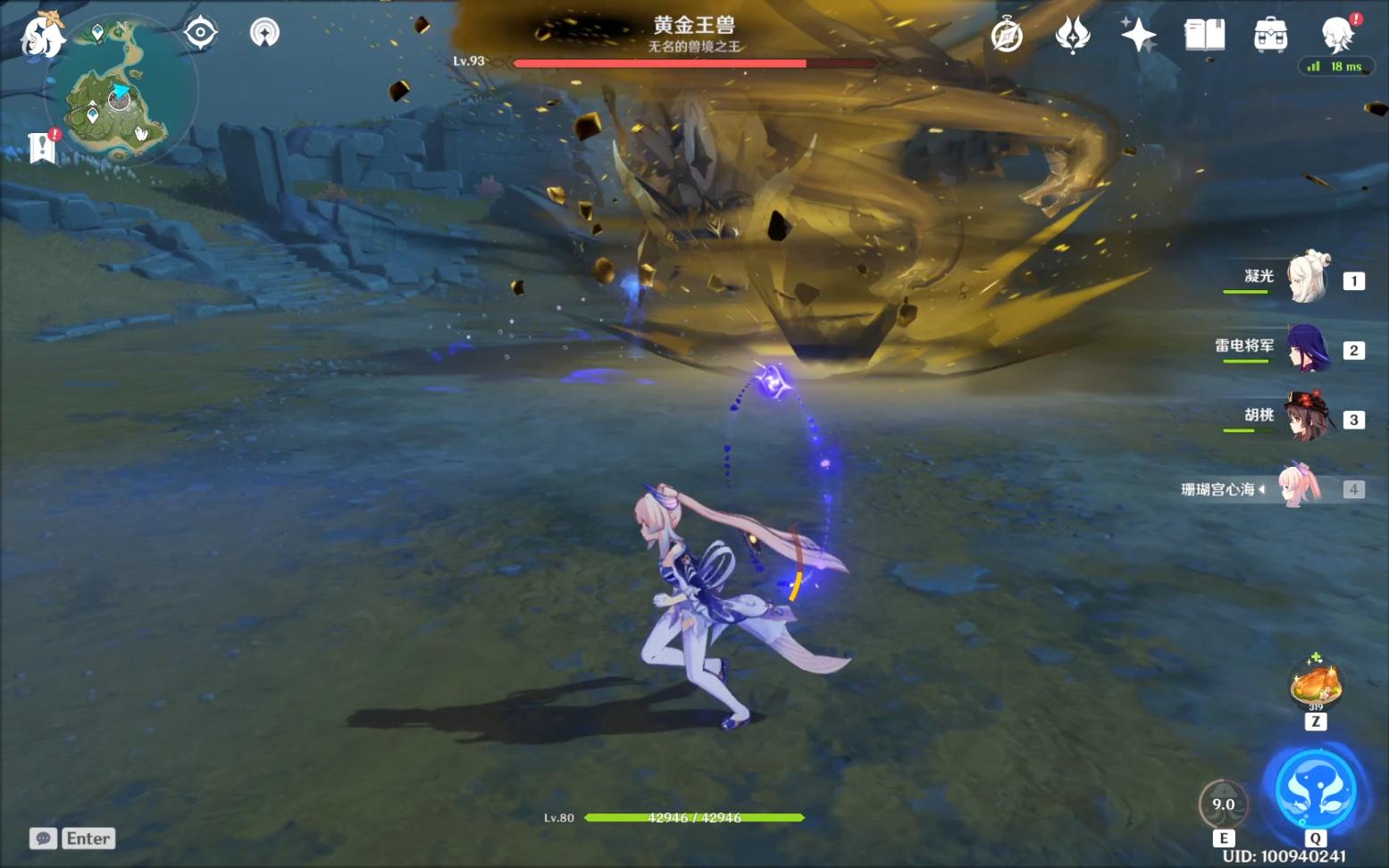Screen dimensions: 1389x868
Task: Open the Wish screen star icon
Action: click(1138, 34)
